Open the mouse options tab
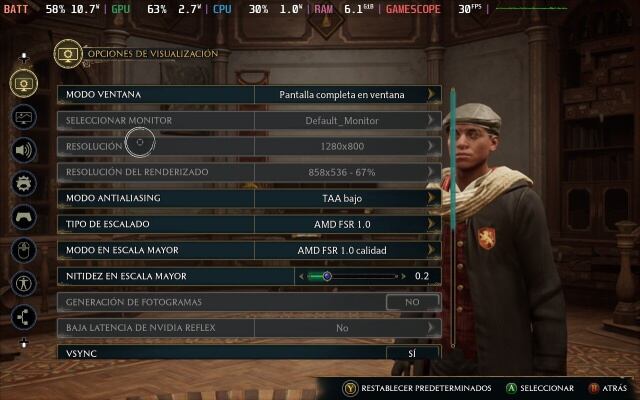The height and width of the screenshot is (400, 640). 24,249
